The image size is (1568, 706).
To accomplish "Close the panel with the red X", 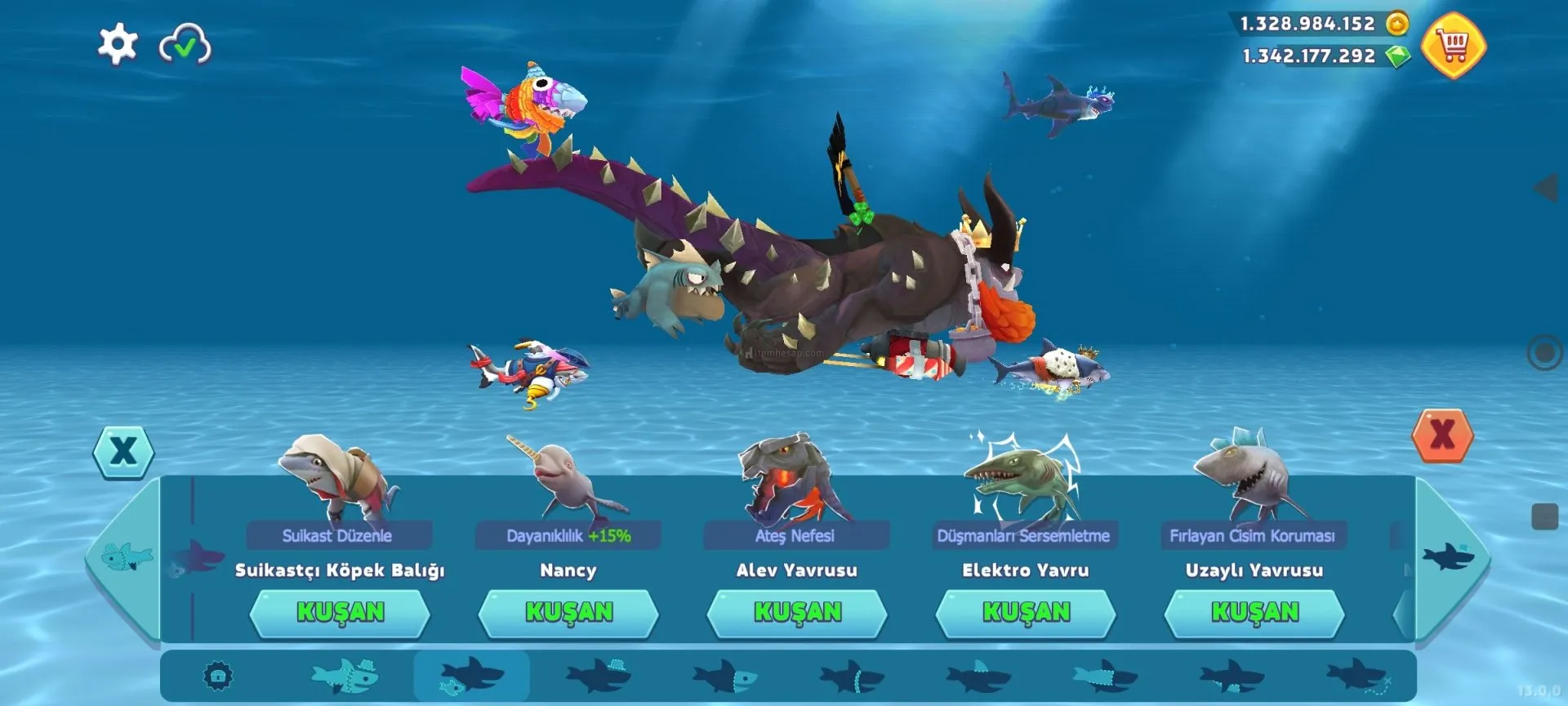I will click(x=1442, y=436).
